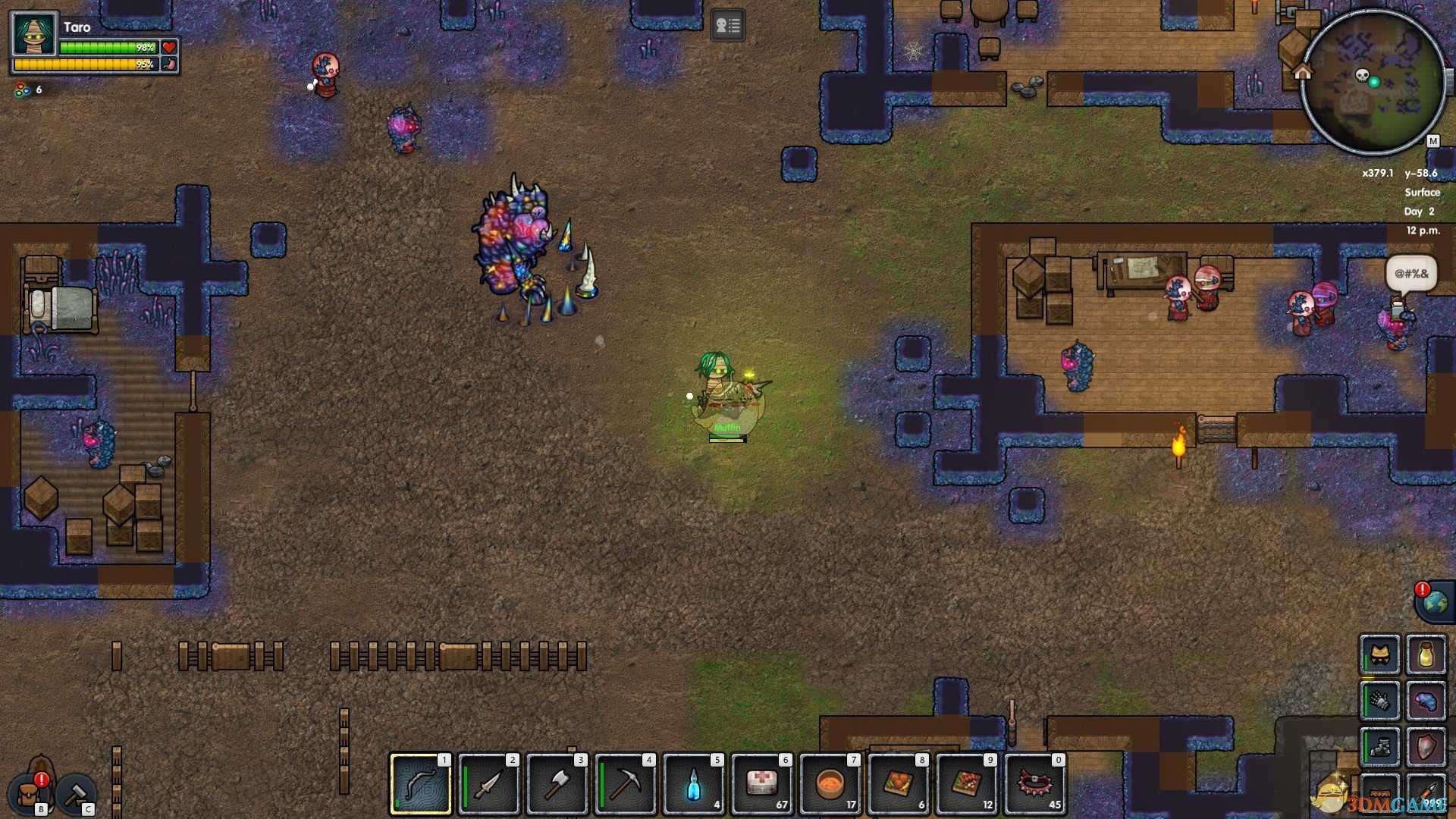Viewport: 1456px width, 819px height.
Task: Select the shield trinket slot
Action: coord(1426,747)
